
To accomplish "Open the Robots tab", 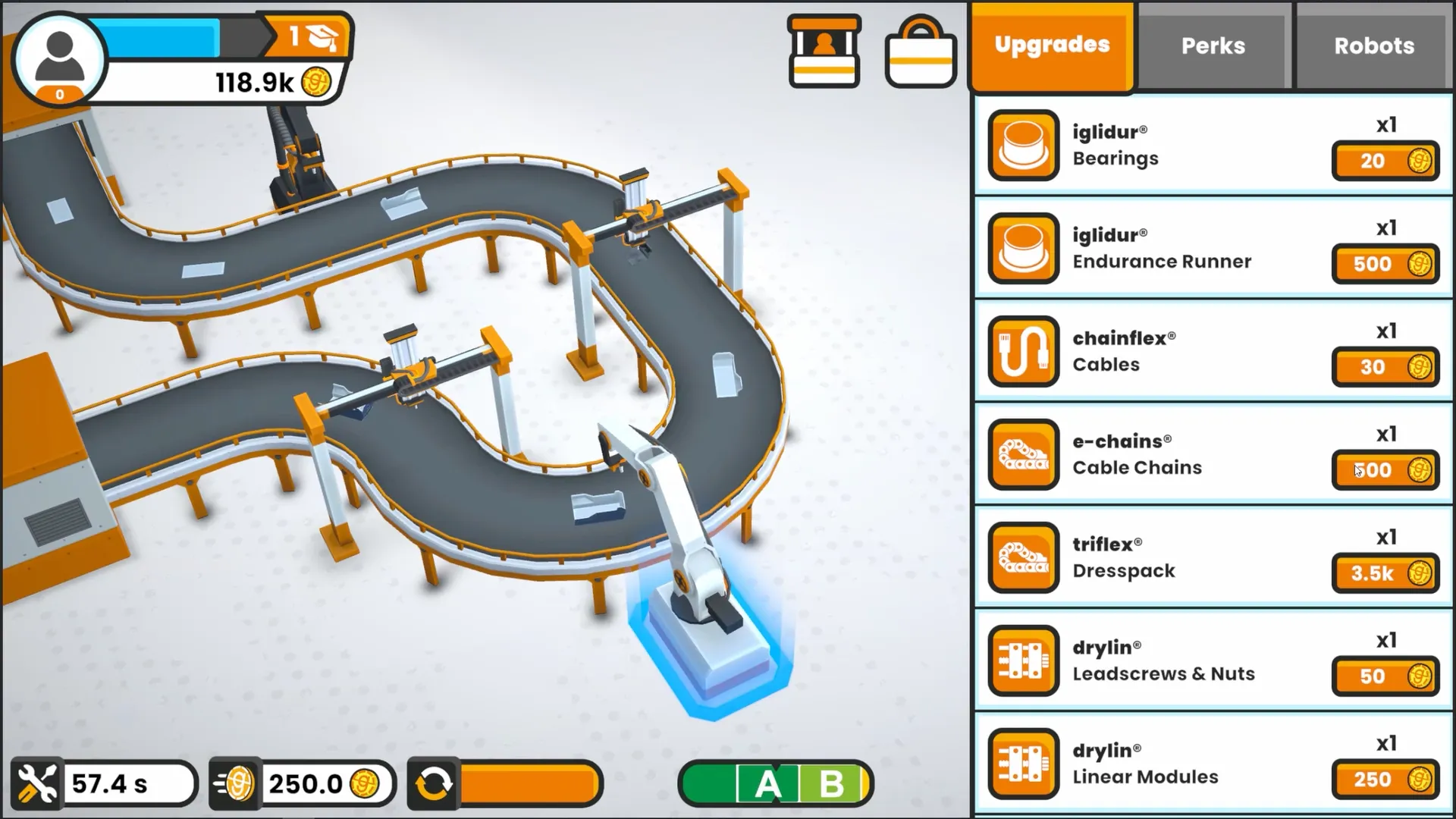I will pos(1373,45).
